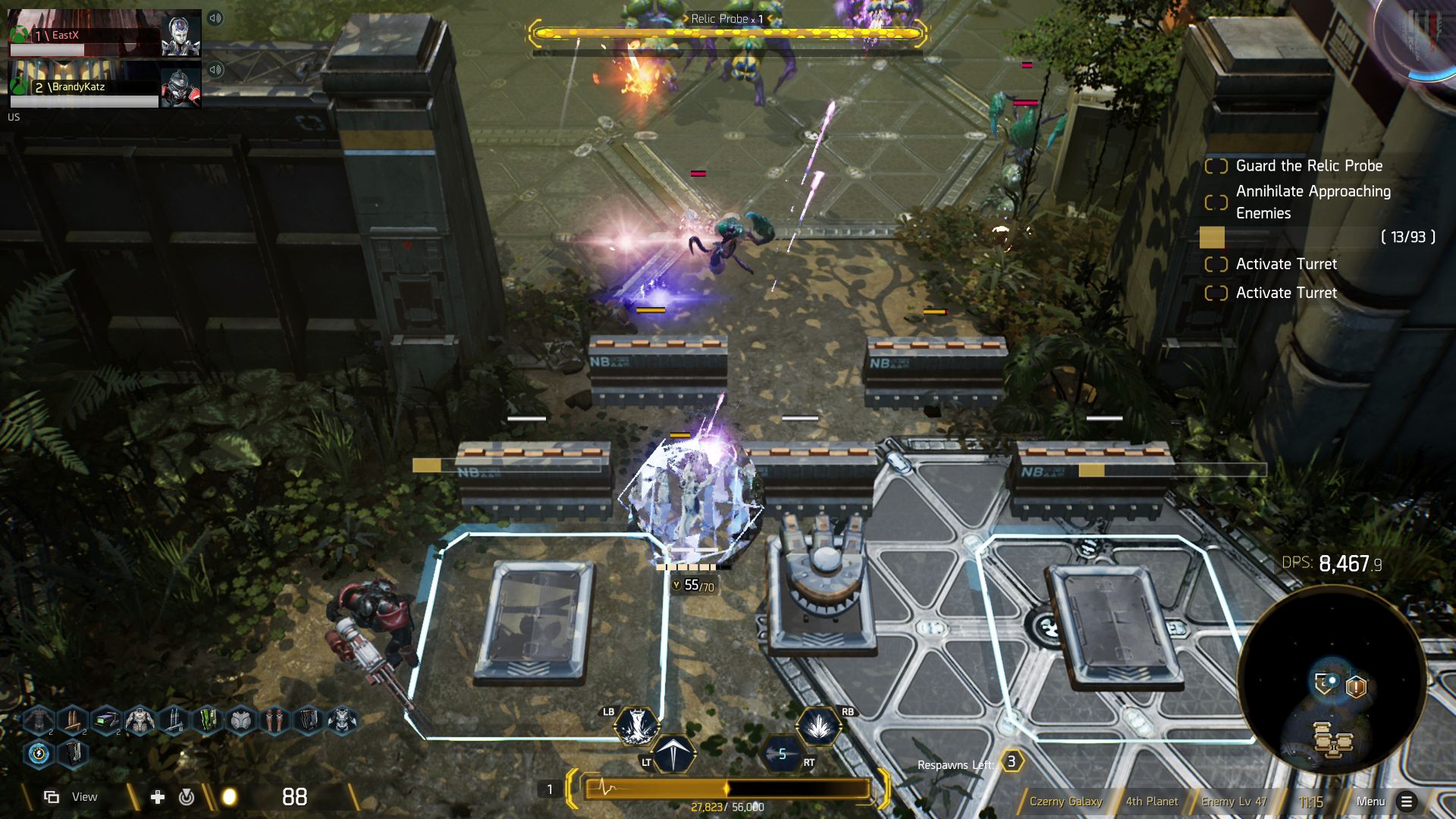
Task: Select the silver chest plate loot icon
Action: (x=241, y=719)
